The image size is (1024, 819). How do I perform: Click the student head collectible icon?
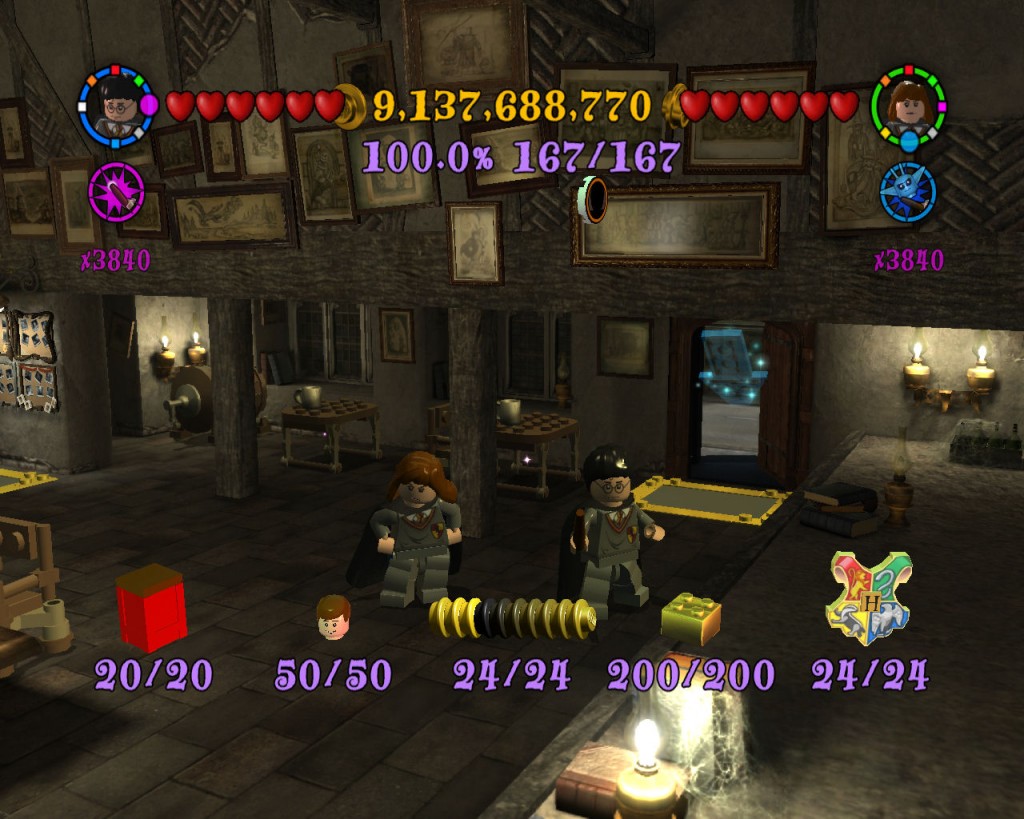(x=333, y=617)
